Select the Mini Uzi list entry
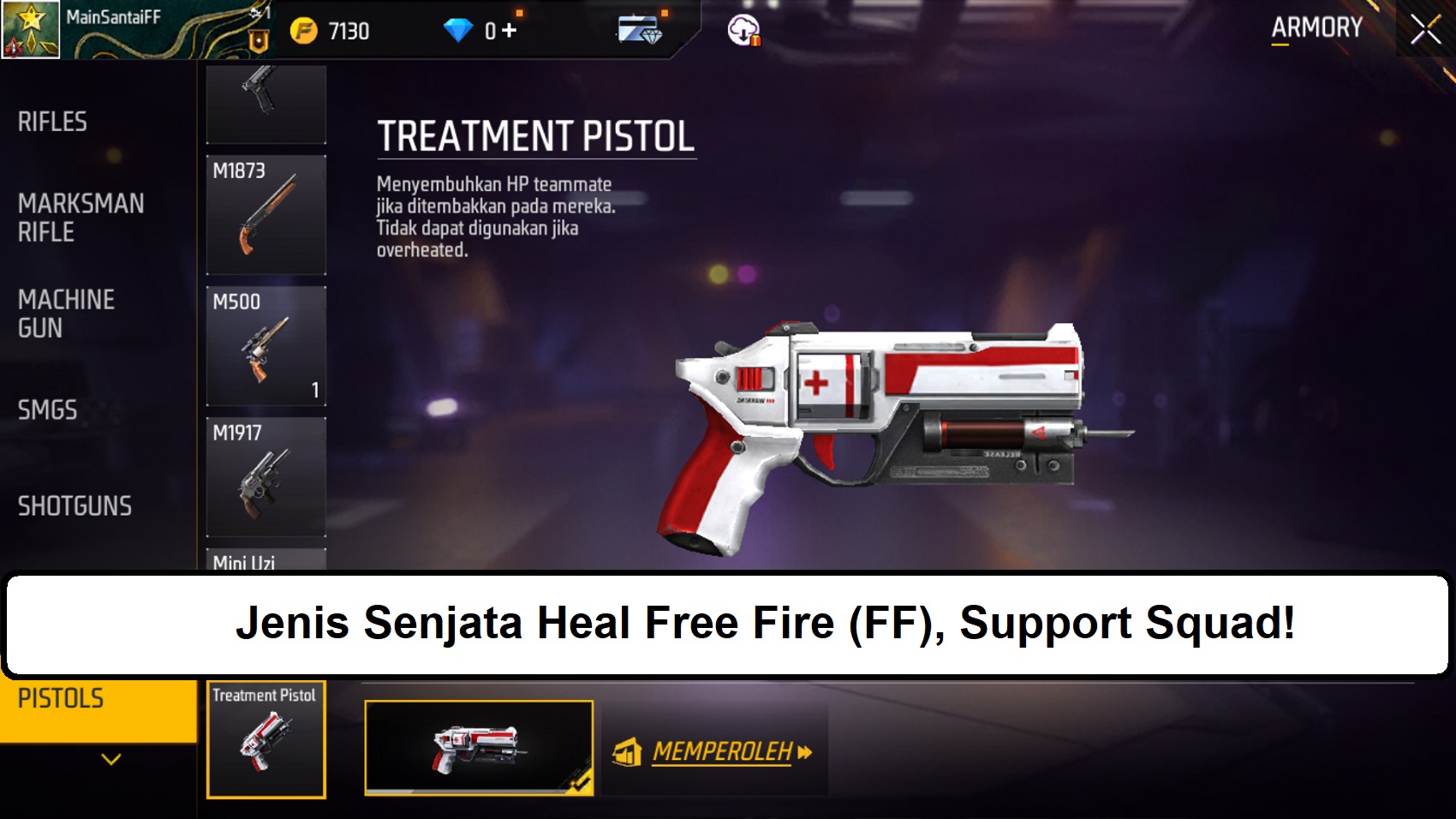This screenshot has width=1456, height=819. tap(266, 561)
